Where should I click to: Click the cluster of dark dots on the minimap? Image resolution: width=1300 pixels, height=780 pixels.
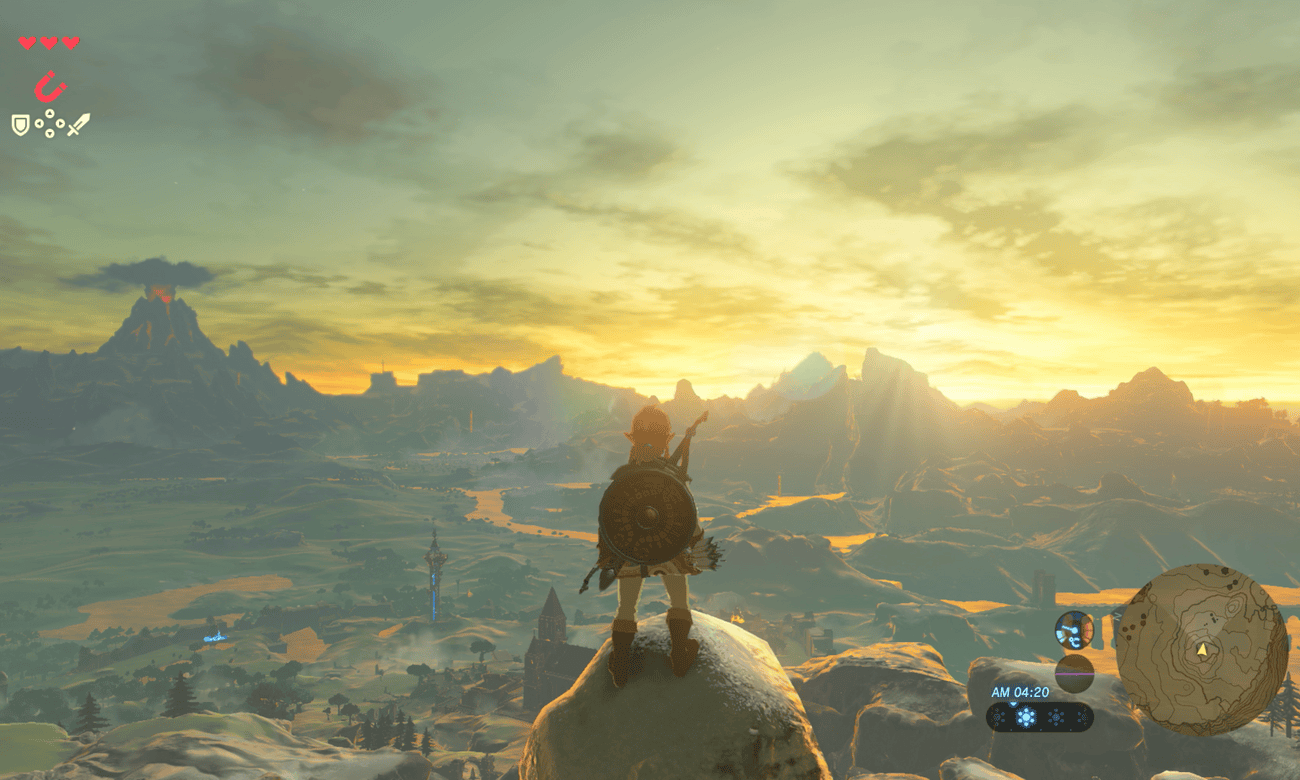[x=1134, y=627]
